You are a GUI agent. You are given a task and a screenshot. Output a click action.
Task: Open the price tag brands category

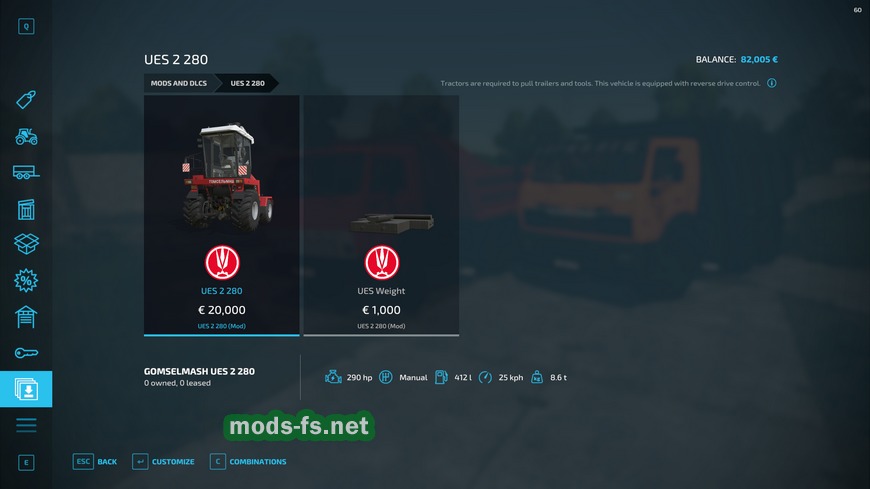tap(26, 100)
